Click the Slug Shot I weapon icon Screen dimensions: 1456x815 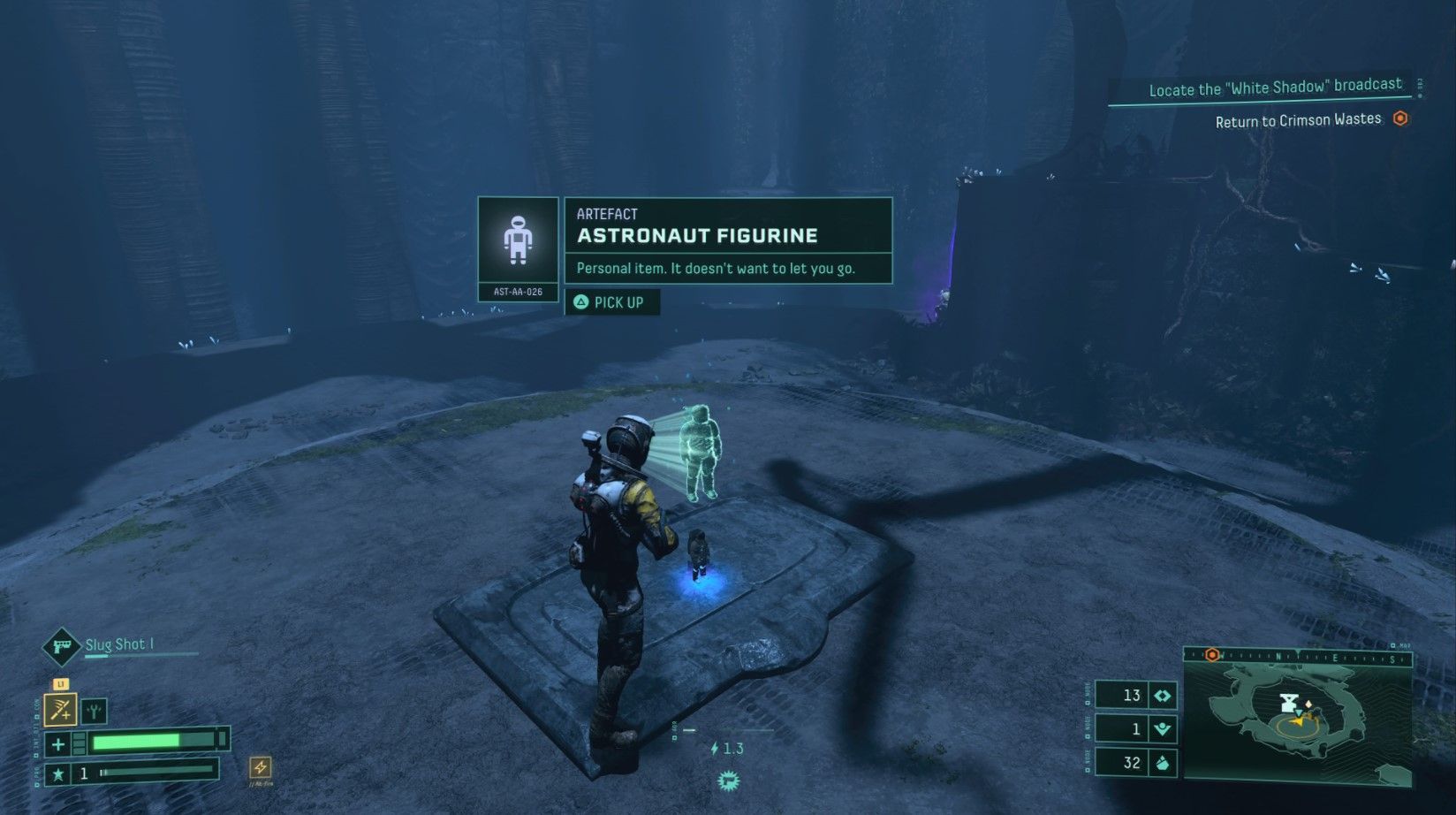(62, 646)
